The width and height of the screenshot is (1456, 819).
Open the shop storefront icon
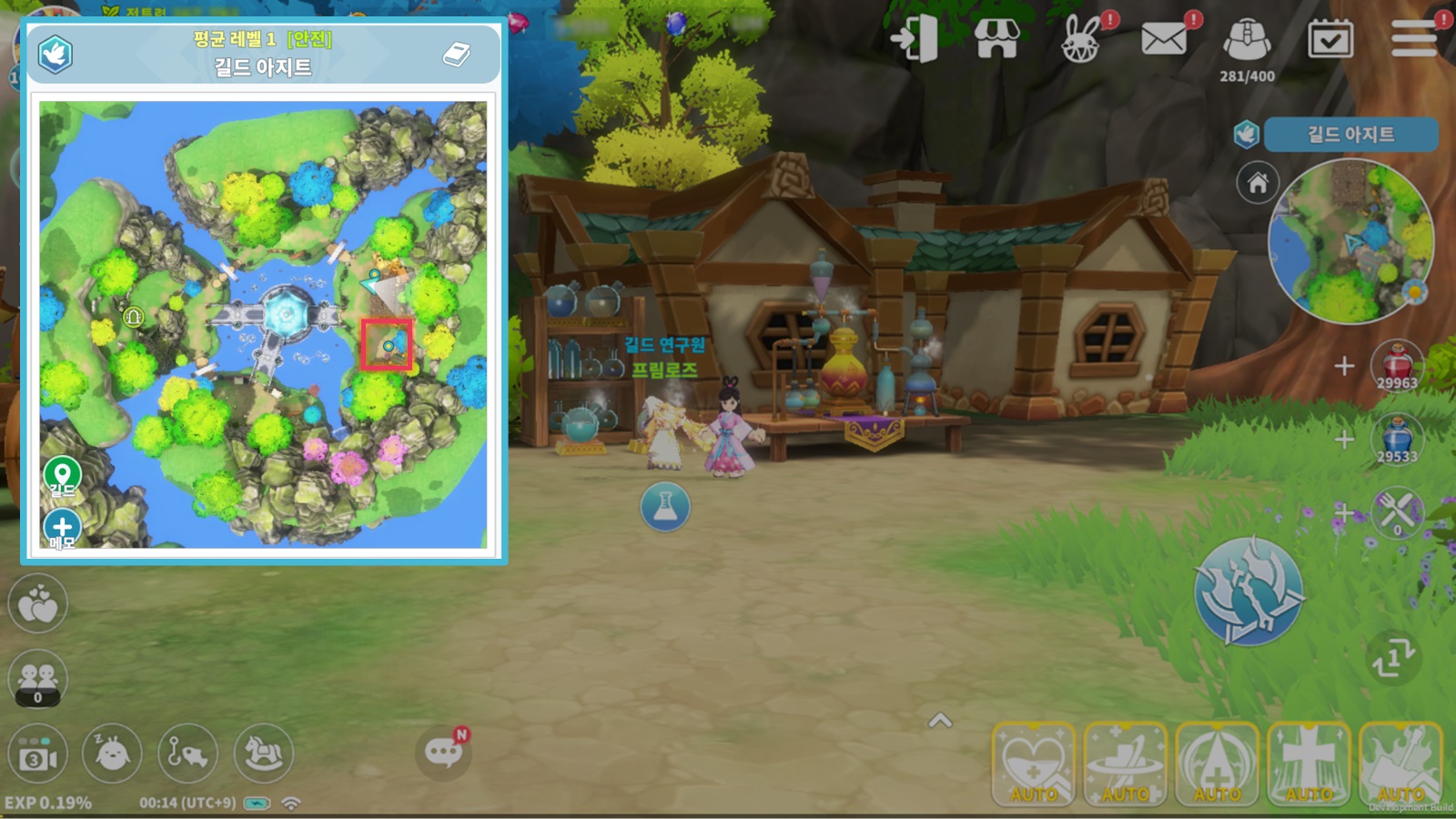click(997, 39)
